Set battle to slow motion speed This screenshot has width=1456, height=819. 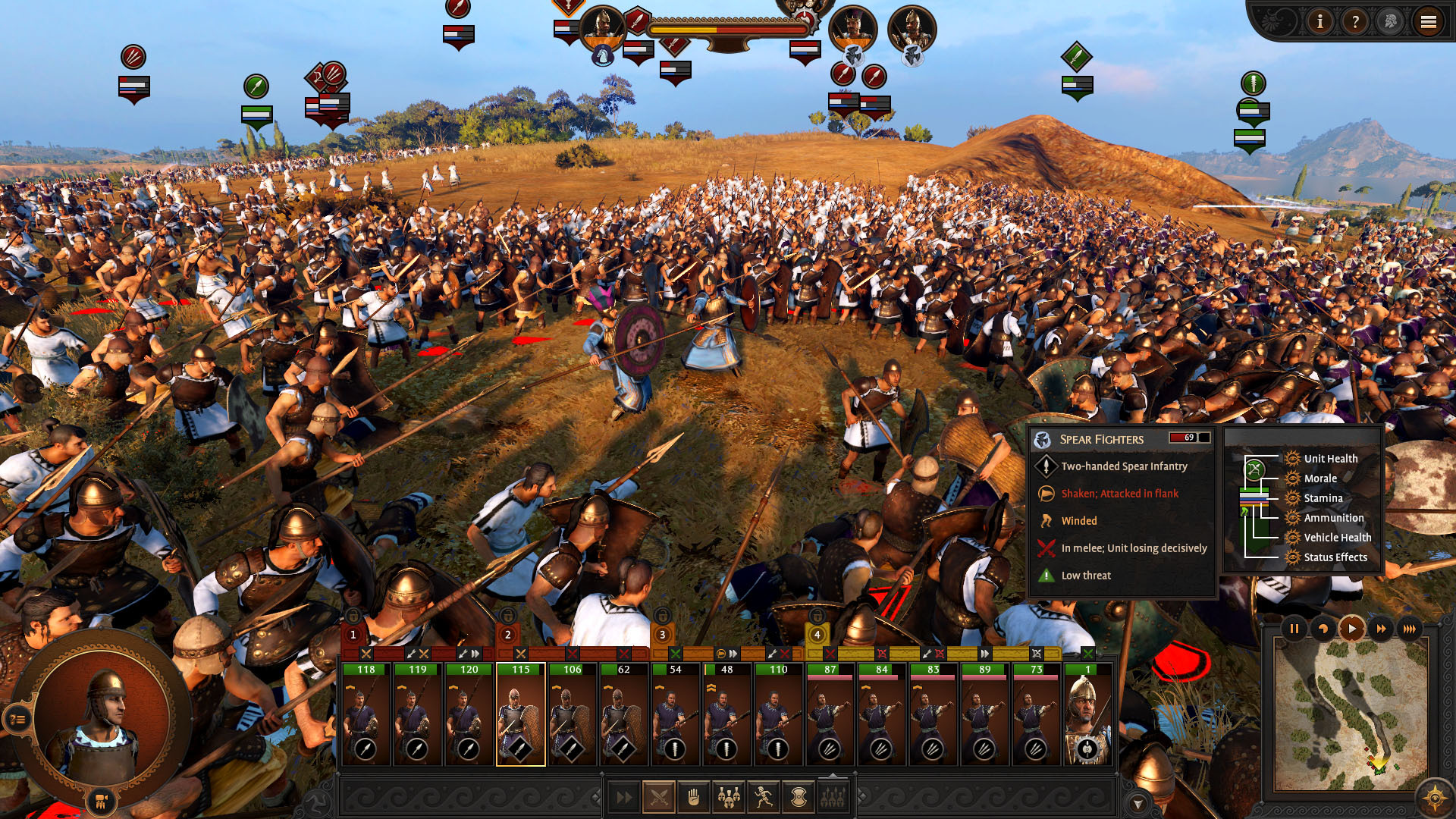pos(1323,629)
